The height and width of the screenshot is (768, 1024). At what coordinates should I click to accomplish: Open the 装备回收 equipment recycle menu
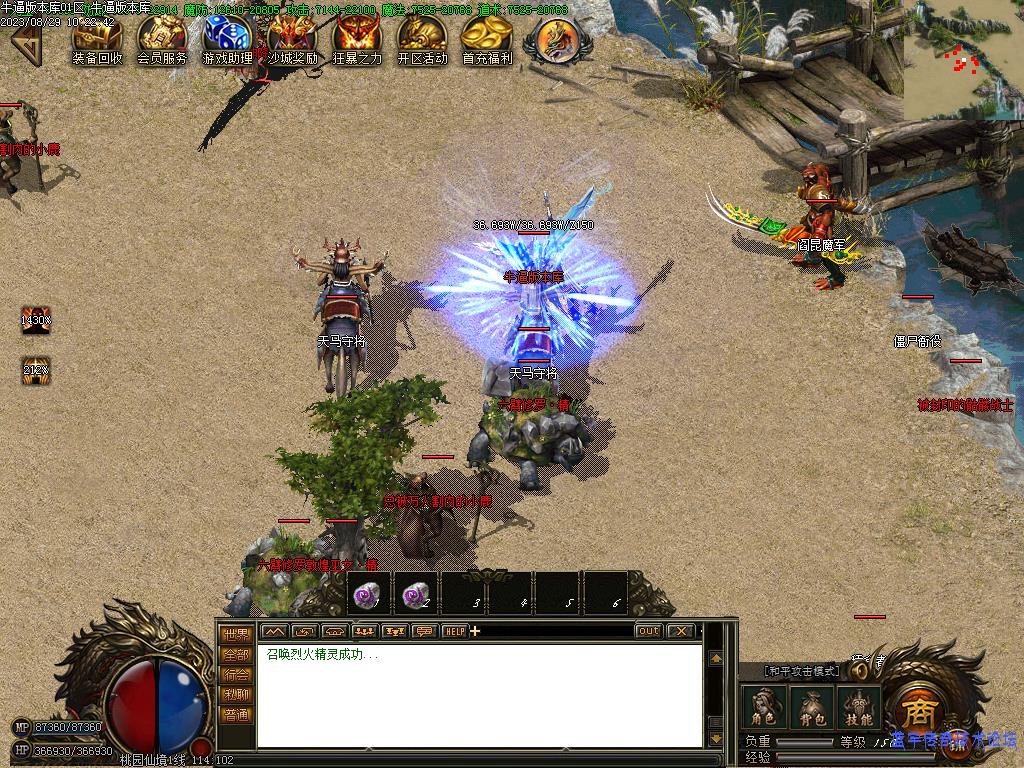(x=97, y=37)
